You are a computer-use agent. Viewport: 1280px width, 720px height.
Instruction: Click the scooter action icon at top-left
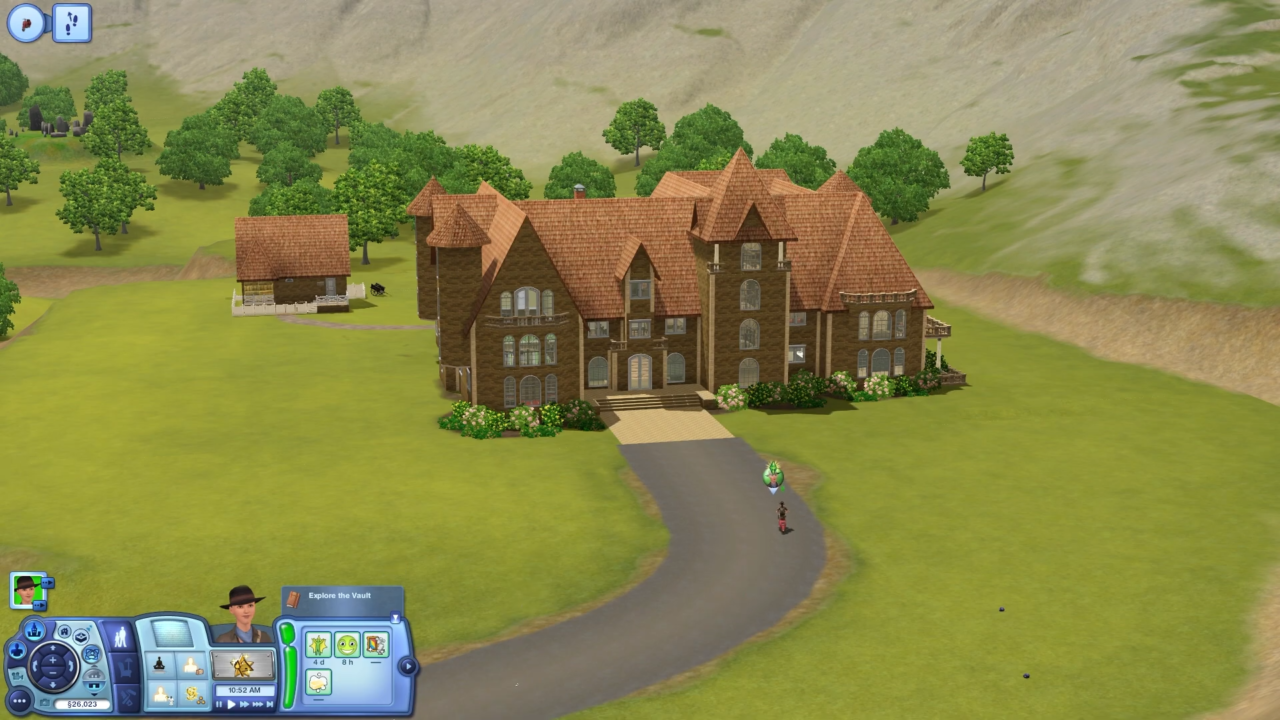click(28, 22)
